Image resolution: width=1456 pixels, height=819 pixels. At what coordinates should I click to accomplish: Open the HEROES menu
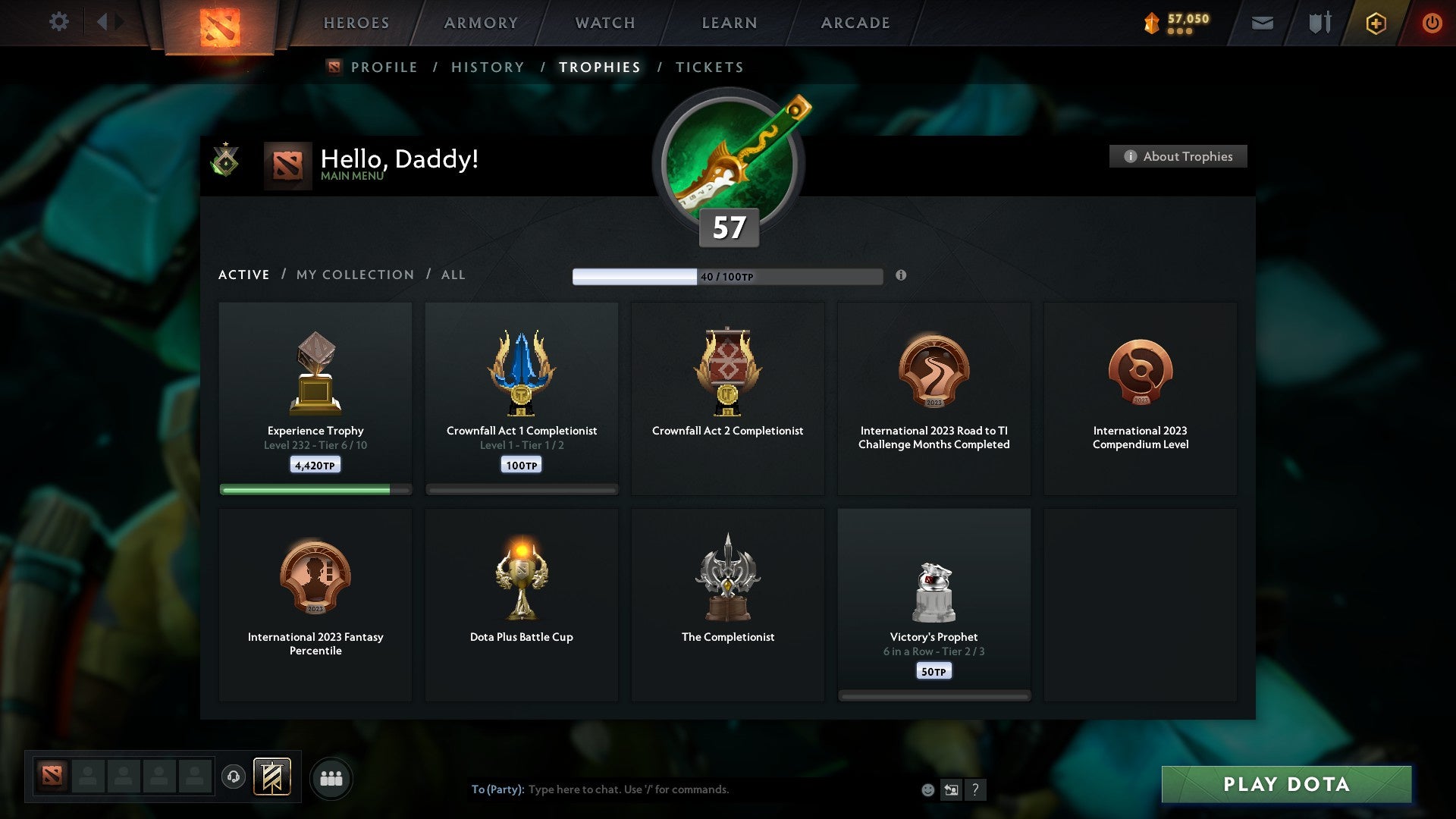click(x=356, y=23)
